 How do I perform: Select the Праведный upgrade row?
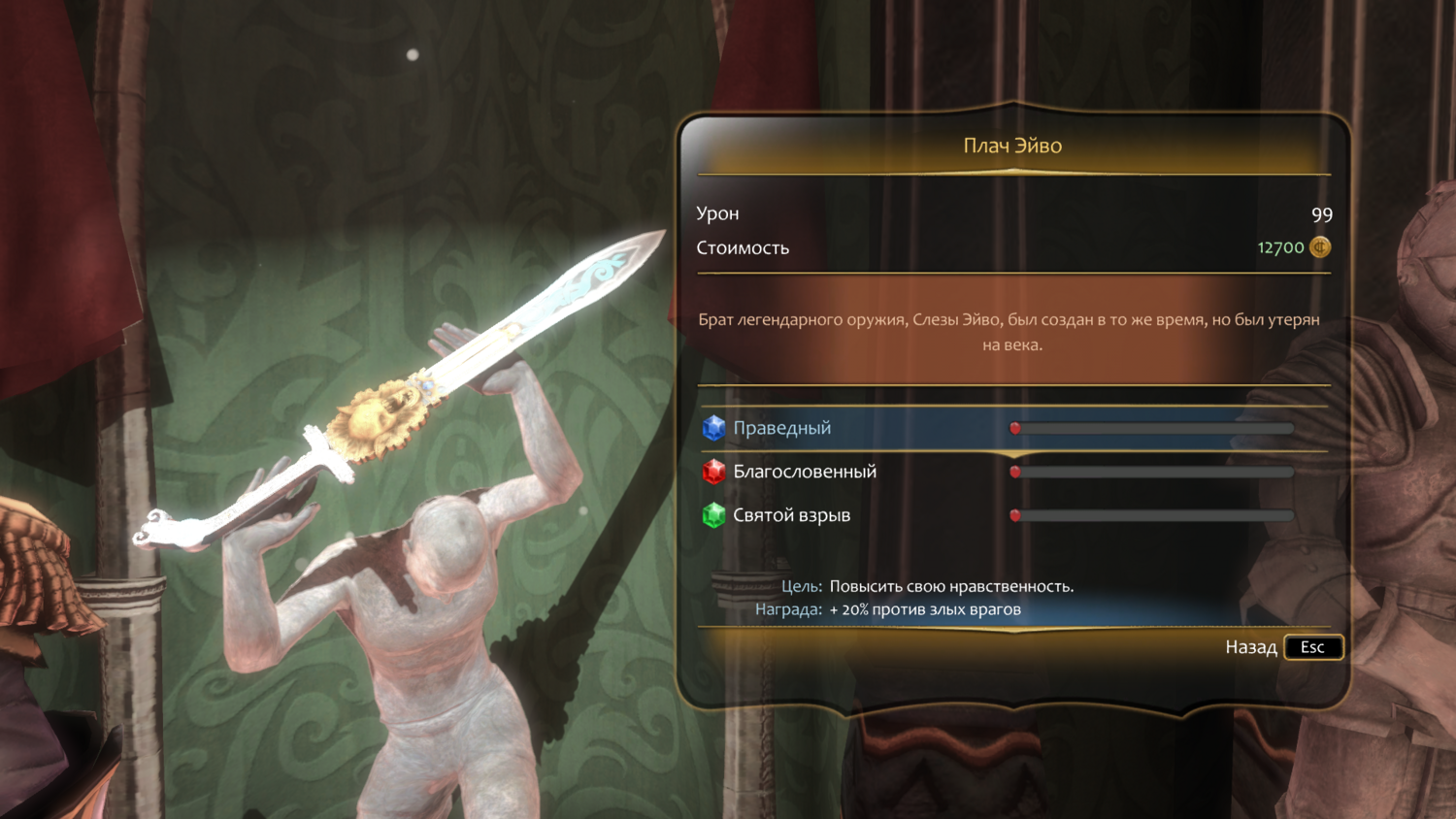(782, 428)
